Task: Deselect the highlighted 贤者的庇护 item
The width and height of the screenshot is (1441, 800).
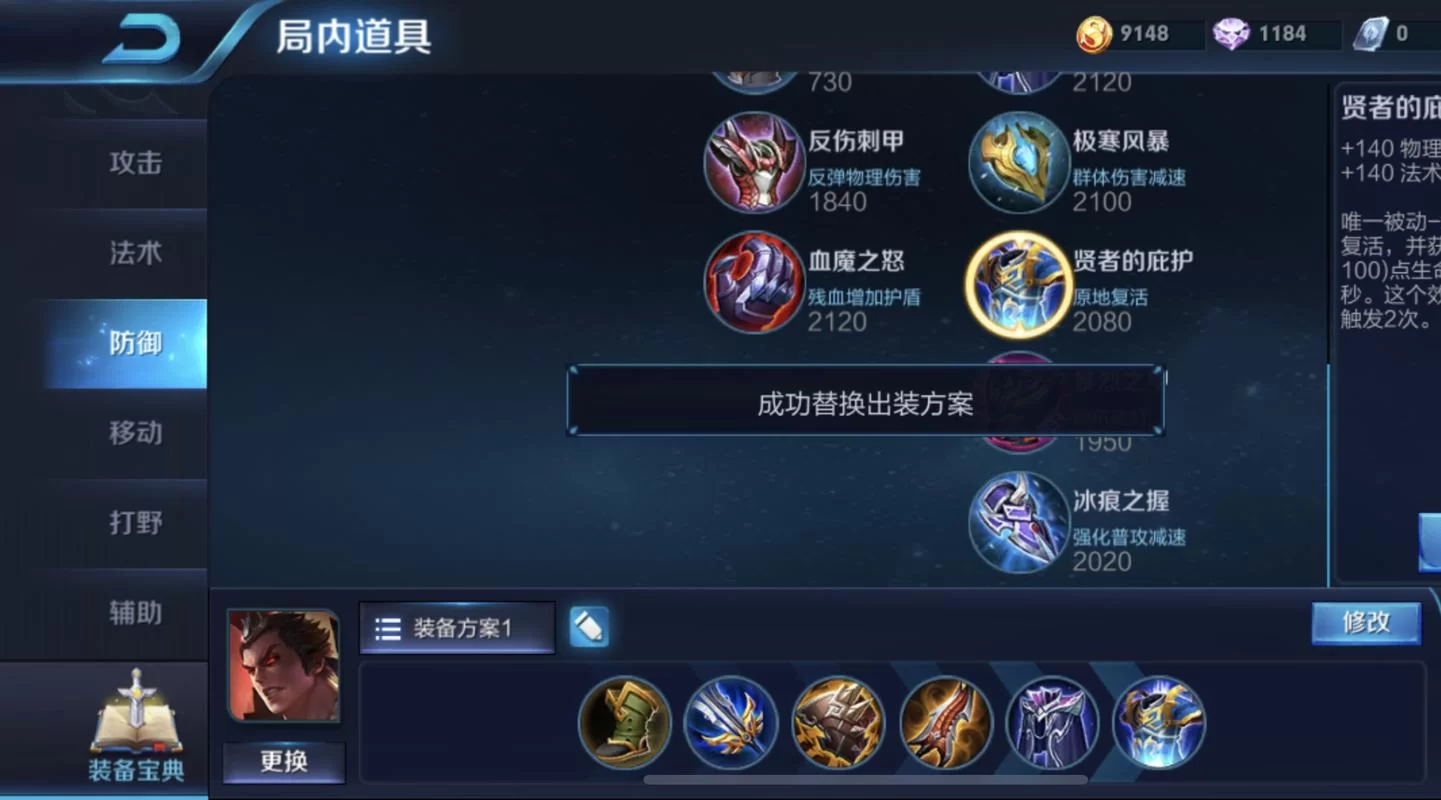Action: coord(1019,283)
